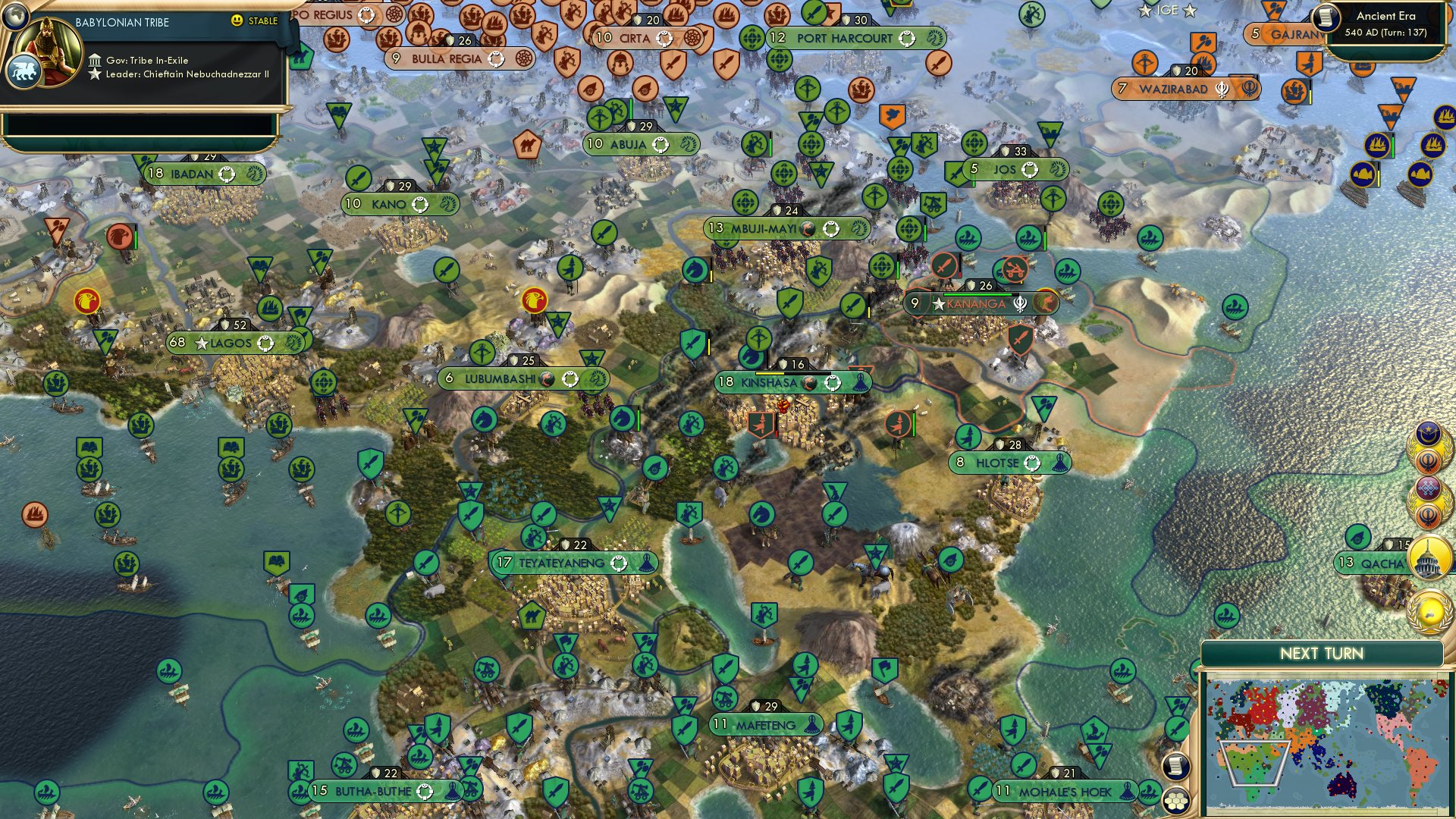Click the Sikhism icon on Kananga's city banner
This screenshot has width=1456, height=819.
click(x=1021, y=305)
